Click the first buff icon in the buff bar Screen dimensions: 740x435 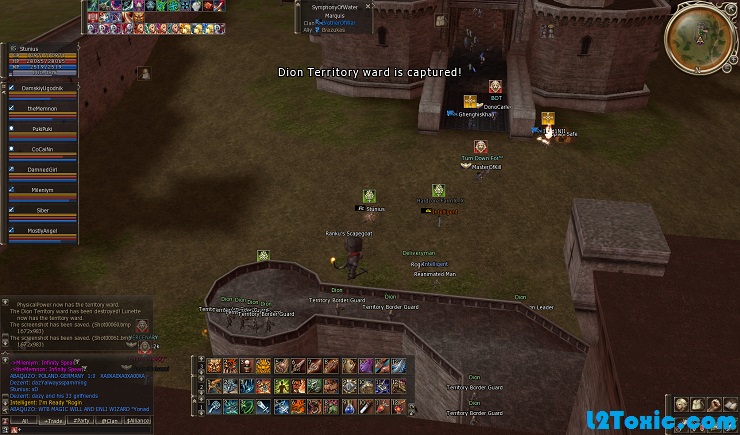[93, 5]
